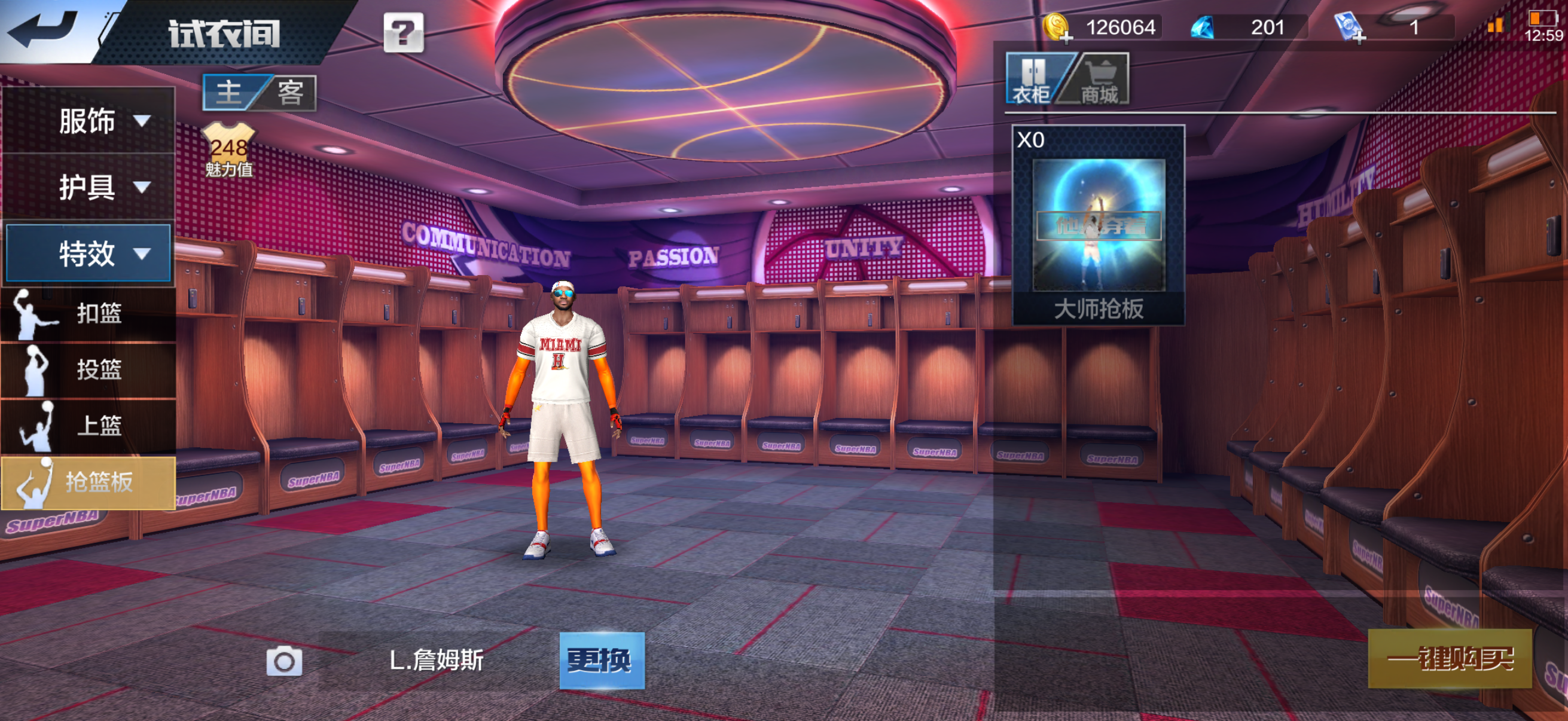Screen dimensions: 1568x721
Task: Select the 上篮 layup effect entry
Action: pos(89,425)
